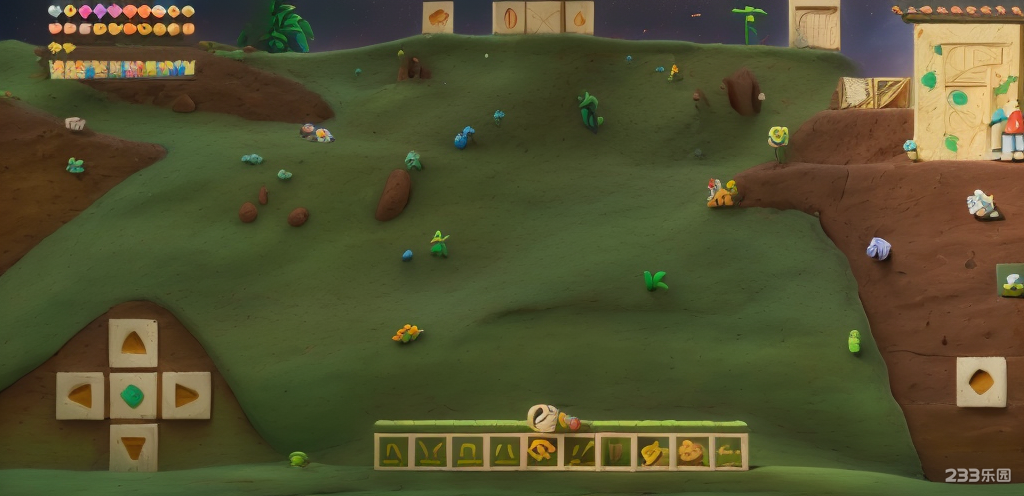Viewport: 1024px width, 496px height.
Task: Tap the orange diamond action button
Action: pos(981,382)
